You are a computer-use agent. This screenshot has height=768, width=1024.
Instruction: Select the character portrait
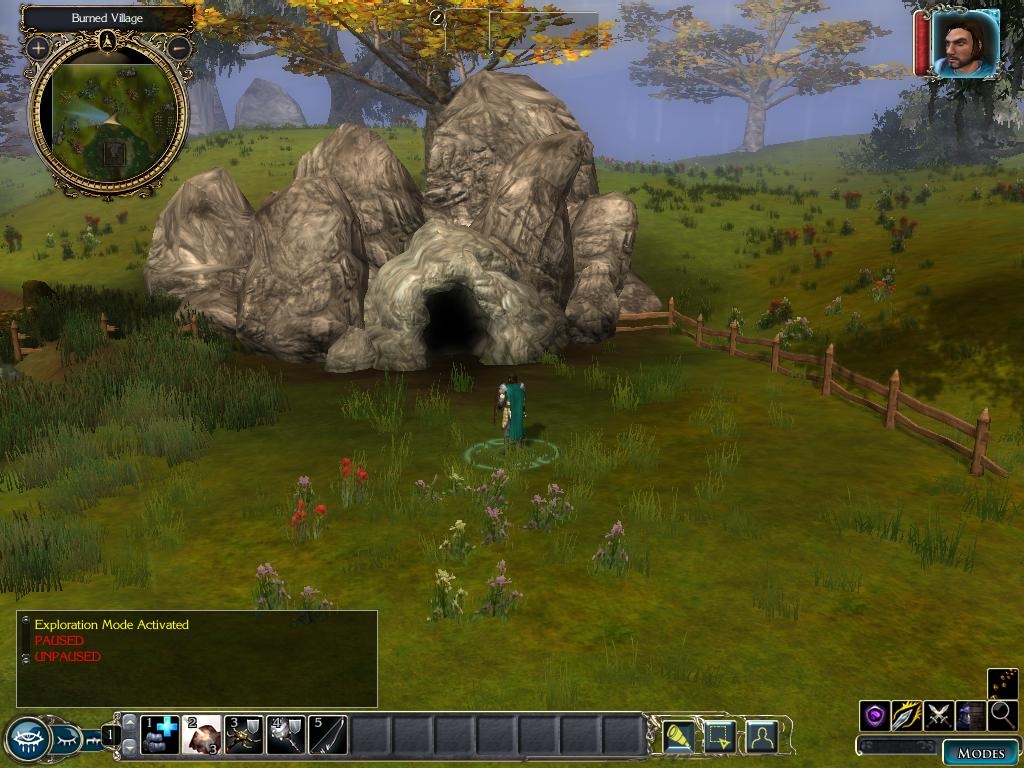click(965, 44)
